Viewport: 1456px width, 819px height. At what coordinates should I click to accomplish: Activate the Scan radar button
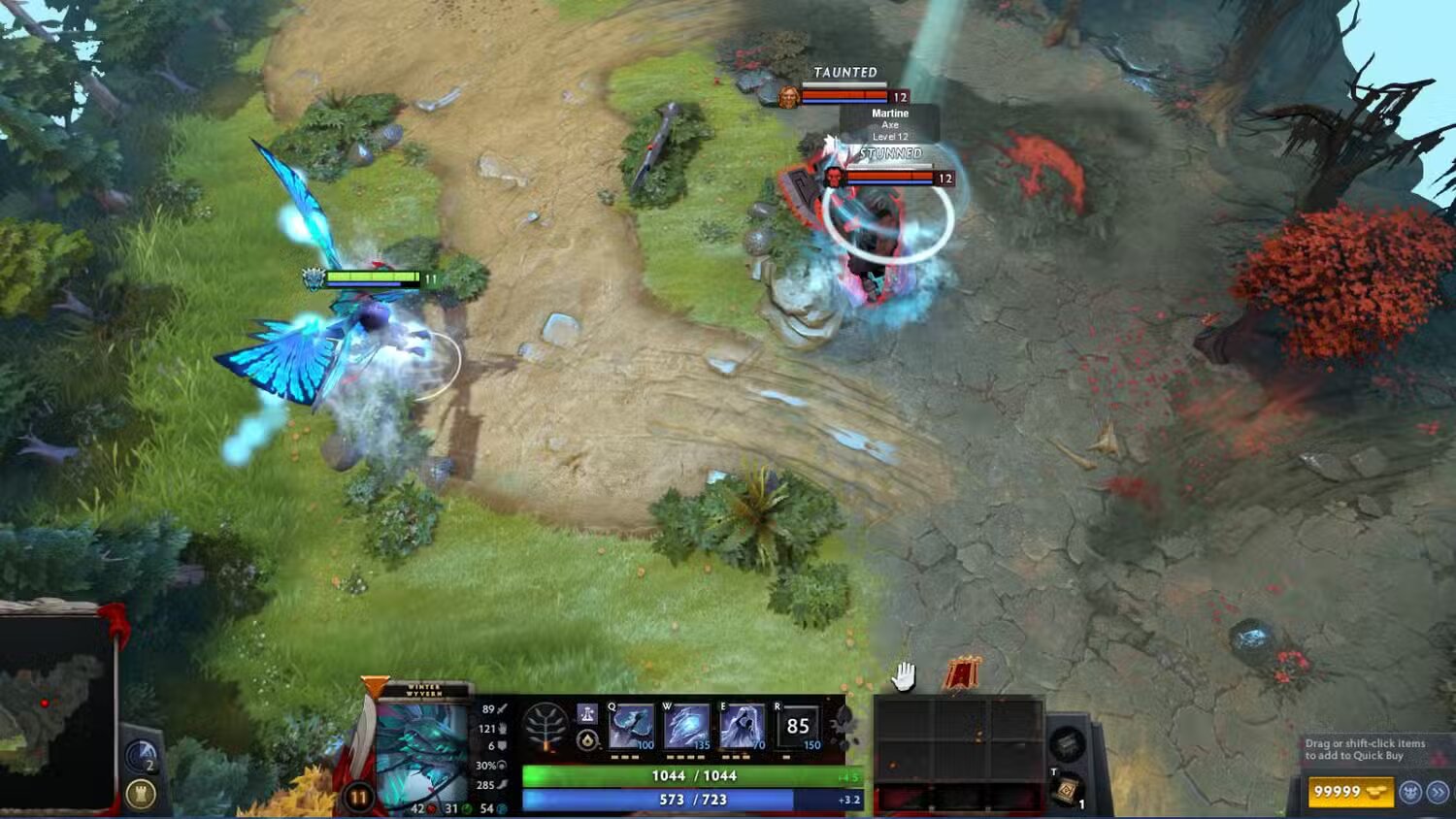coord(141,756)
